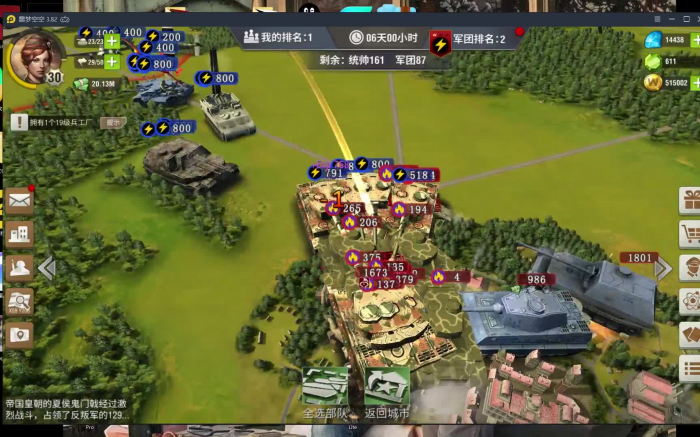Open the shopping cart store
Image resolution: width=700 pixels, height=437 pixels.
pyautogui.click(x=690, y=234)
